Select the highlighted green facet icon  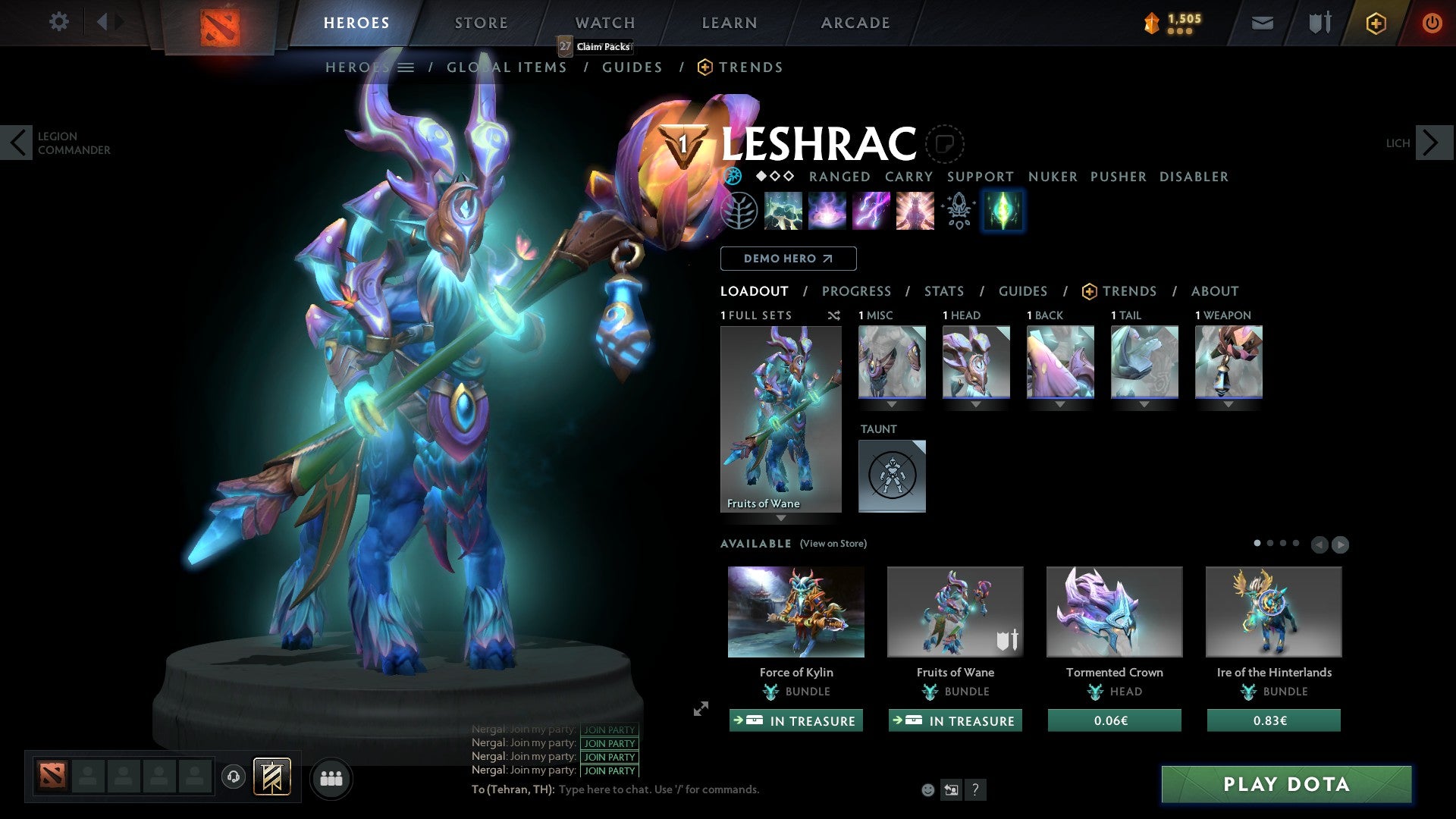1003,210
